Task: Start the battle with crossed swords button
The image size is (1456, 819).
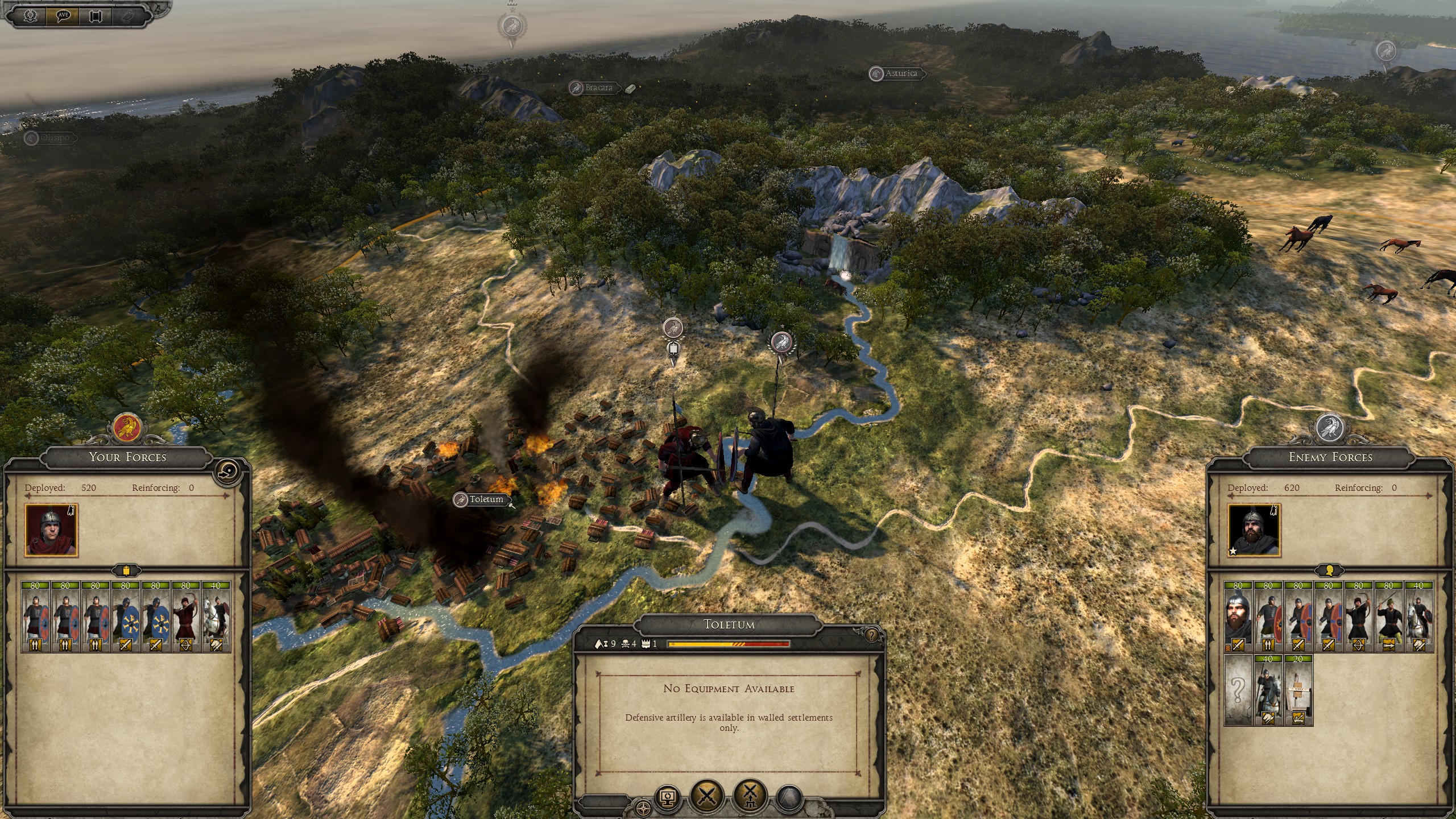Action: pyautogui.click(x=707, y=795)
